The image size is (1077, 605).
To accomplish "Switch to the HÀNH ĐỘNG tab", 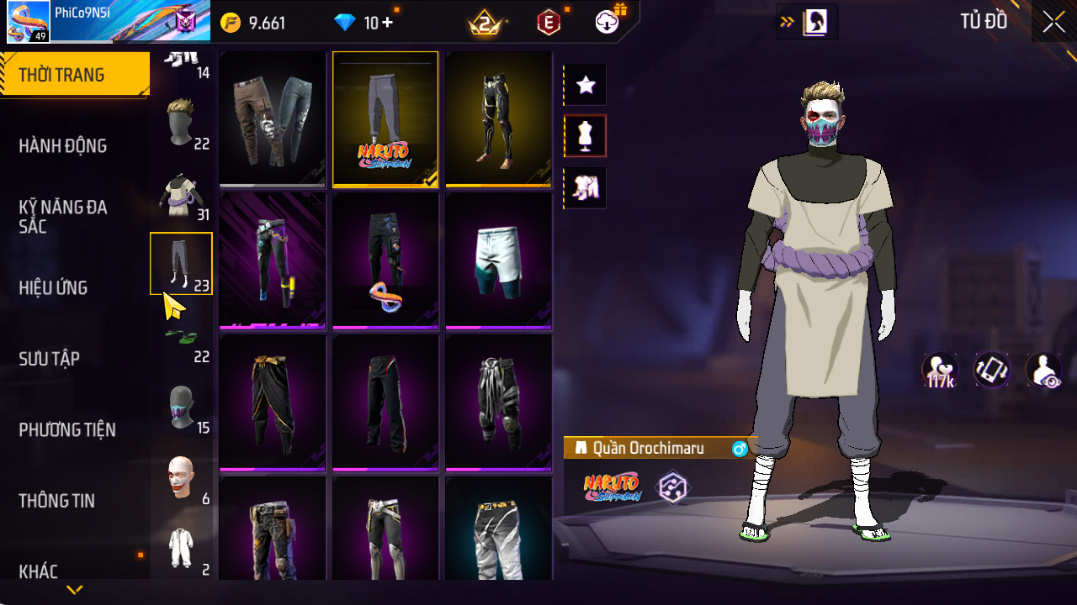I will [x=63, y=146].
